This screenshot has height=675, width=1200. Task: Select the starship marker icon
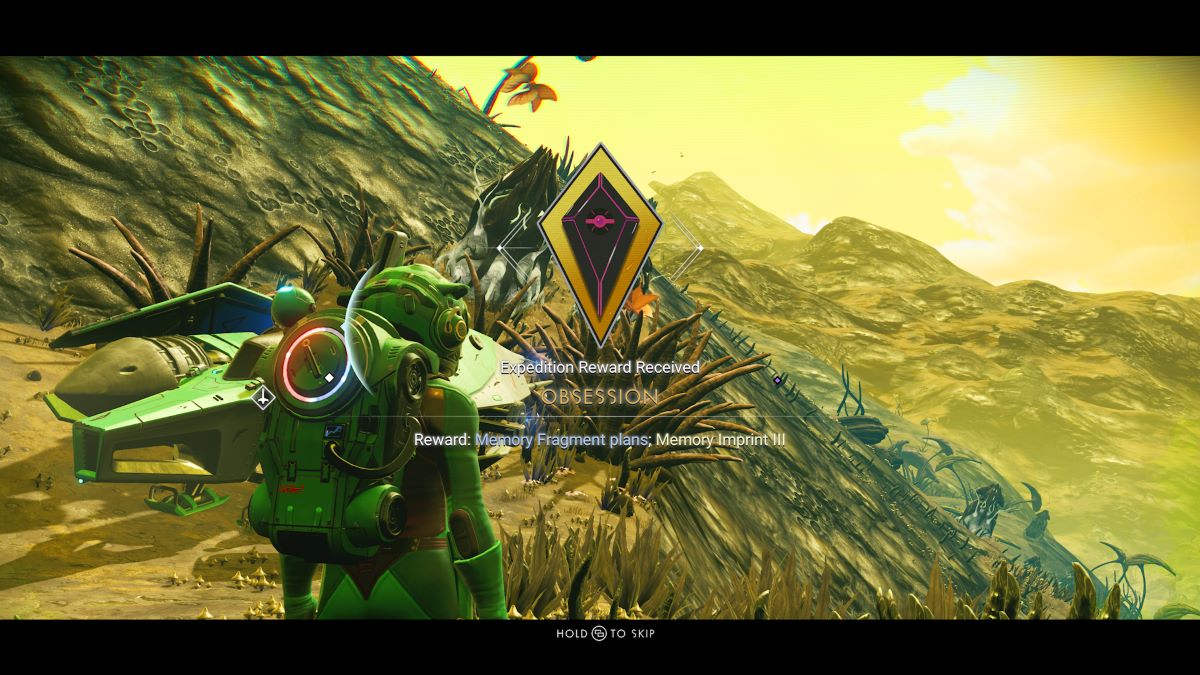tap(263, 398)
